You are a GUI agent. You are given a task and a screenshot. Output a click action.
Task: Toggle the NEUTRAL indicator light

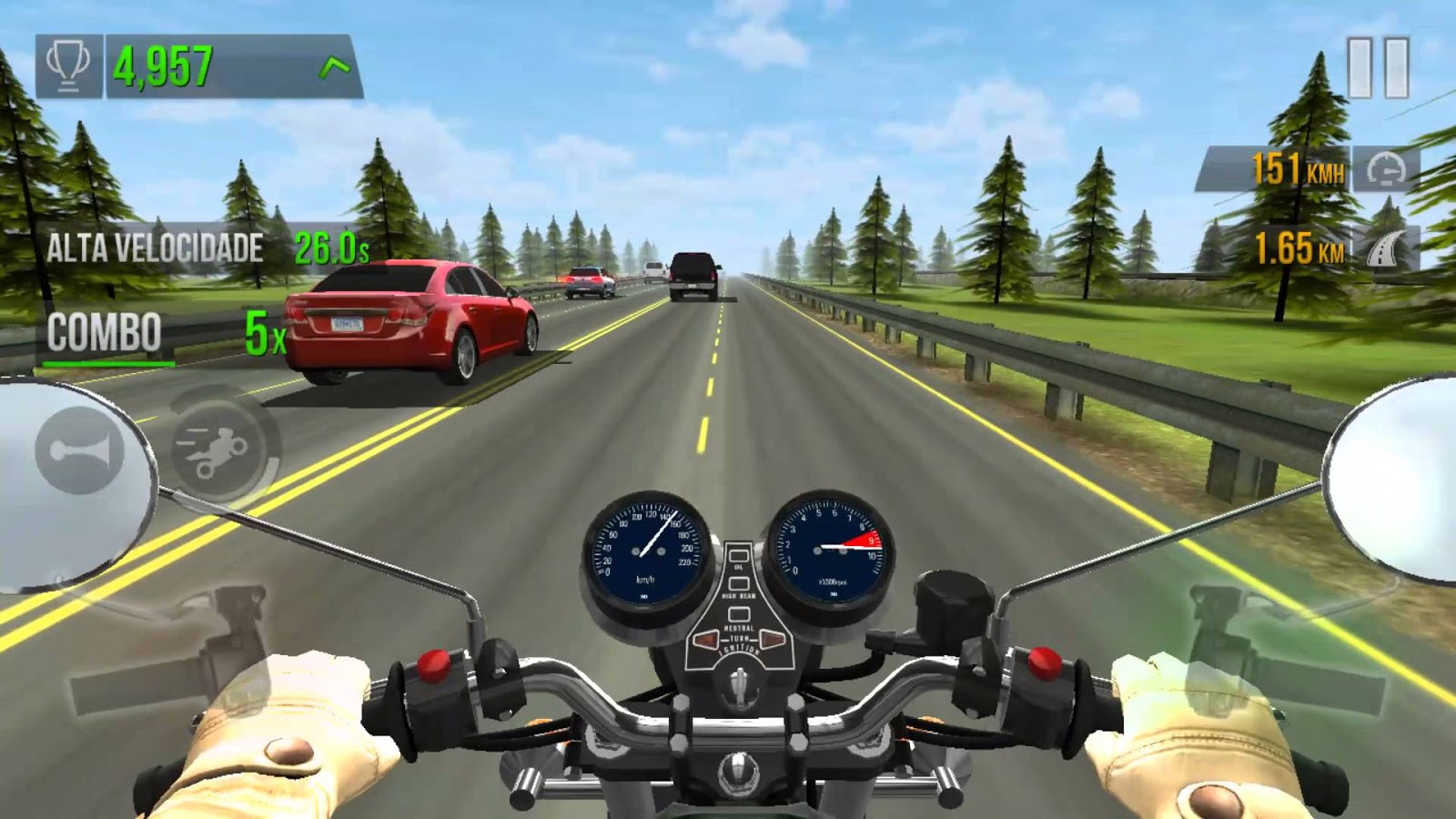pyautogui.click(x=740, y=612)
